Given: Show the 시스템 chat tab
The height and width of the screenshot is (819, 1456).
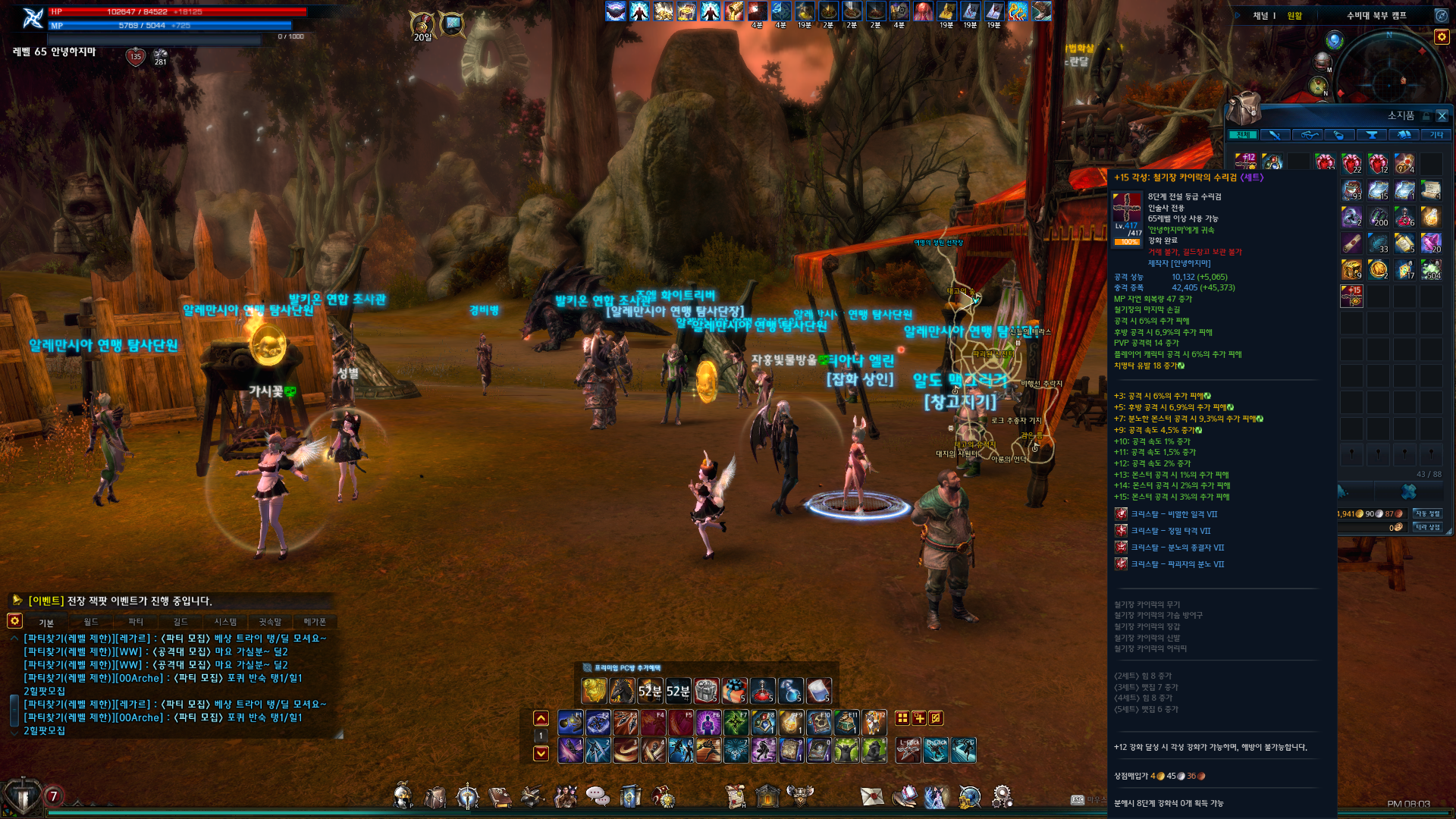Looking at the screenshot, I should [225, 622].
